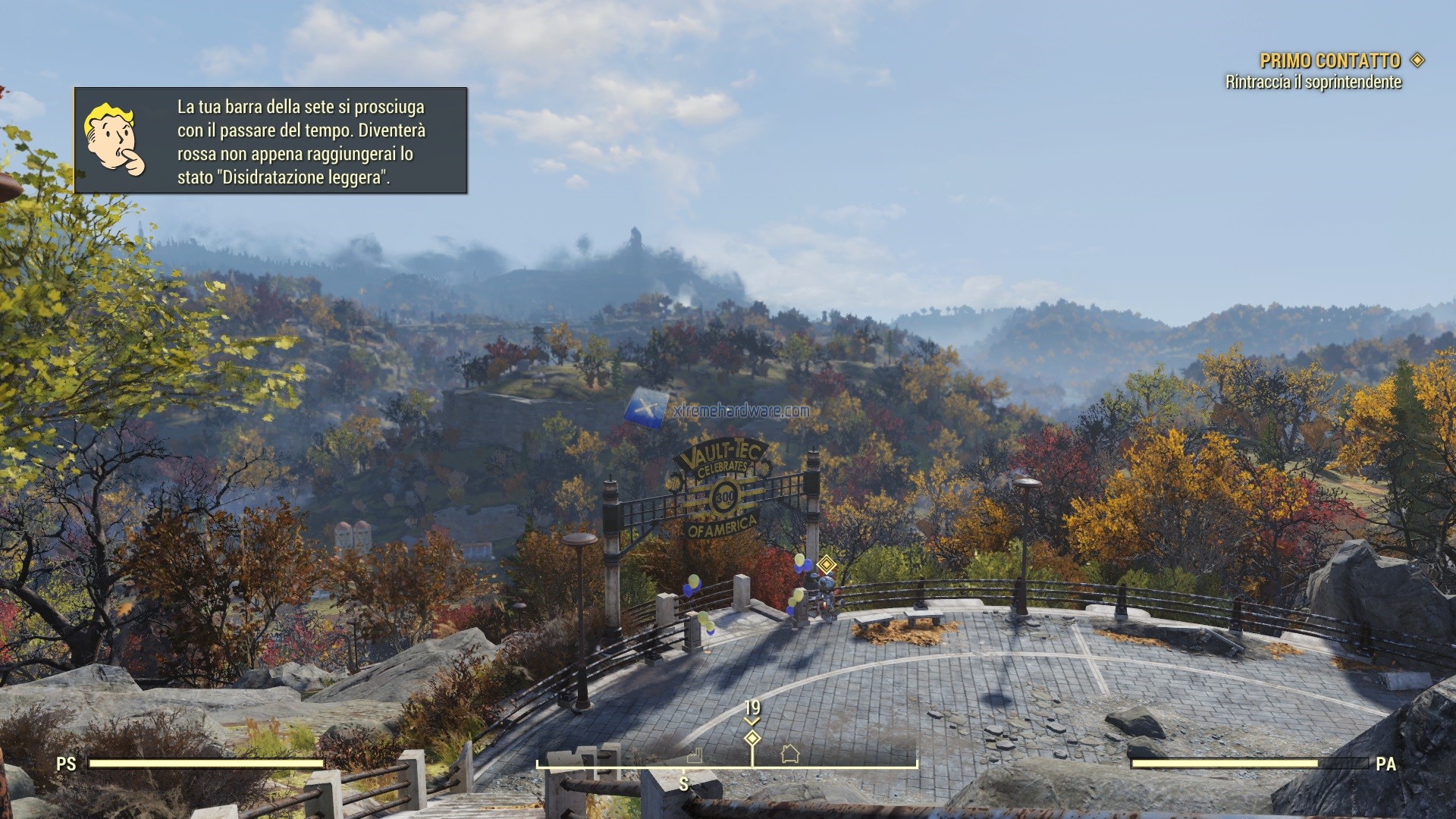1456x819 pixels.
Task: Toggle the thirst tutorial notification
Action: [x=273, y=140]
